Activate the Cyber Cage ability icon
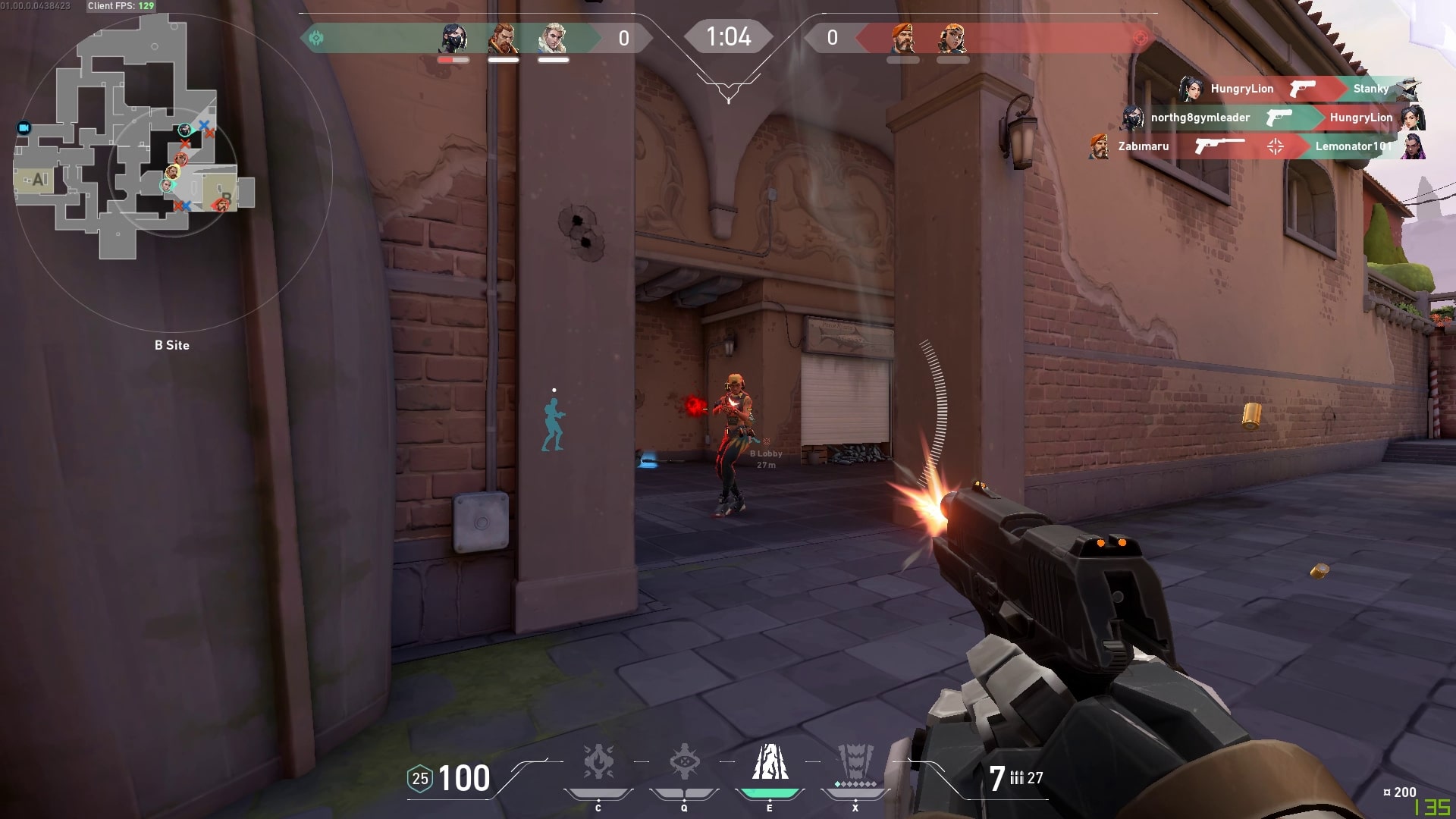This screenshot has height=819, width=1456. click(x=684, y=763)
